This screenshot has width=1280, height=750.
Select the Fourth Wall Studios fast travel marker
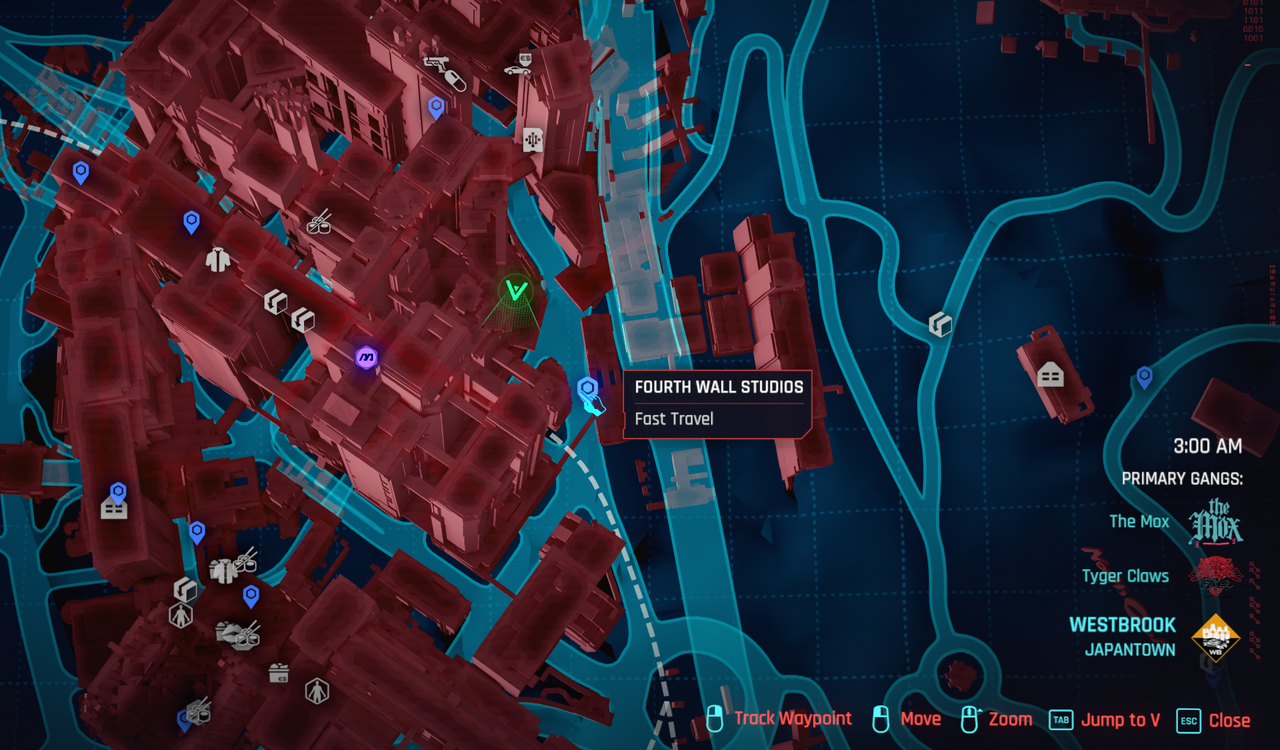click(588, 388)
